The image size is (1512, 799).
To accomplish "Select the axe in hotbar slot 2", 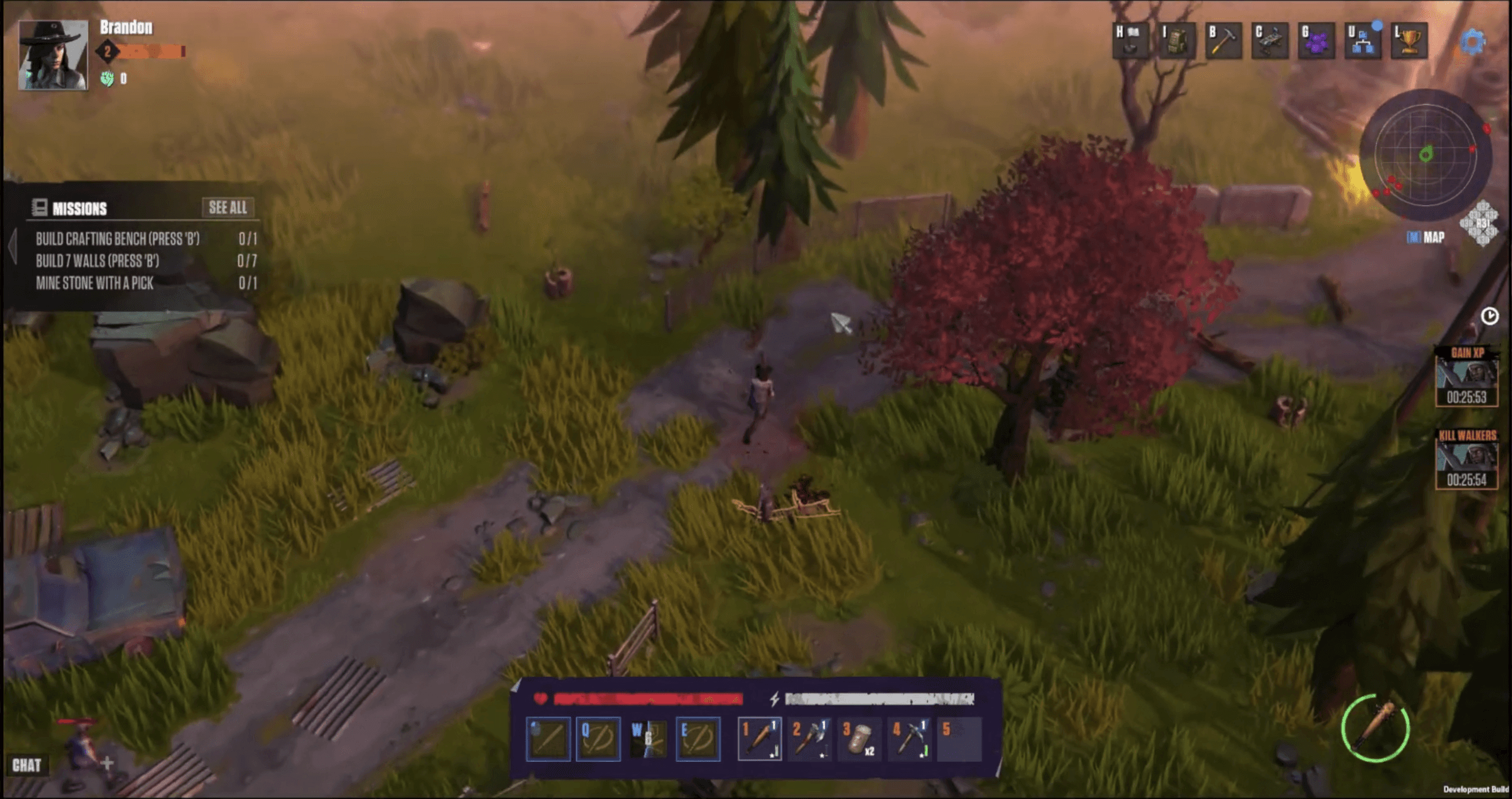I will click(x=810, y=738).
